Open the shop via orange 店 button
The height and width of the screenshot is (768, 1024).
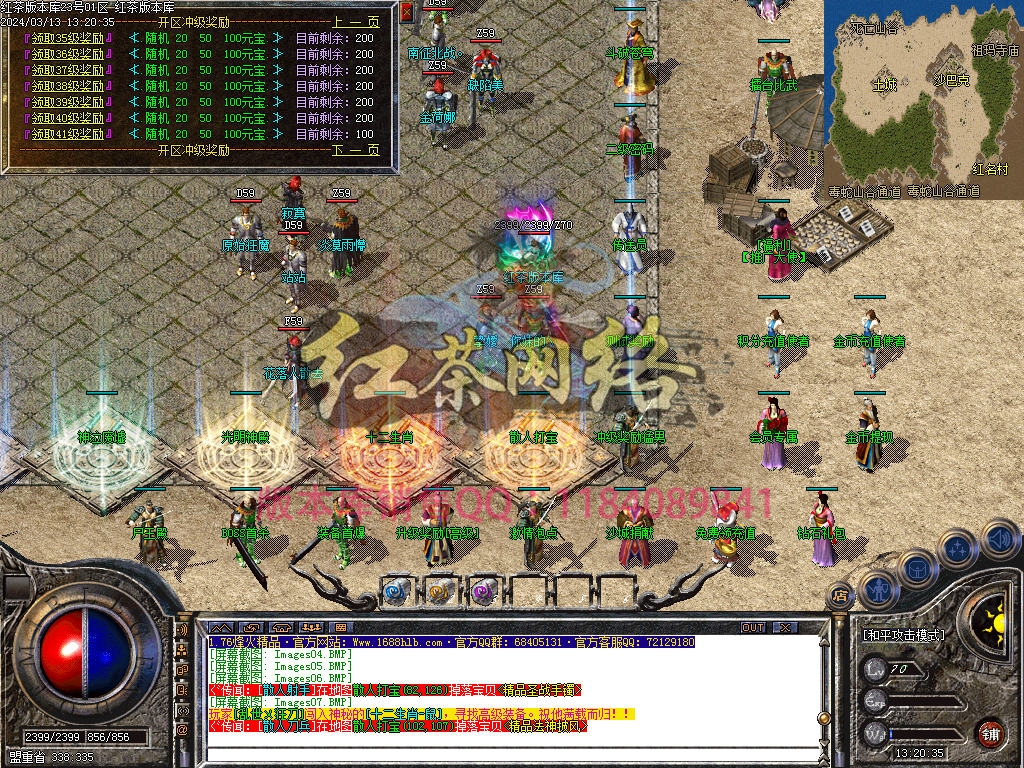[x=838, y=596]
